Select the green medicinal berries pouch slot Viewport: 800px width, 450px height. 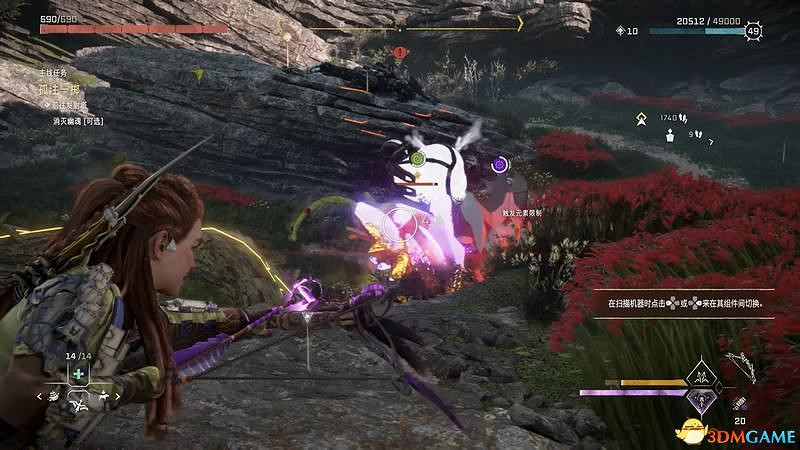[79, 374]
